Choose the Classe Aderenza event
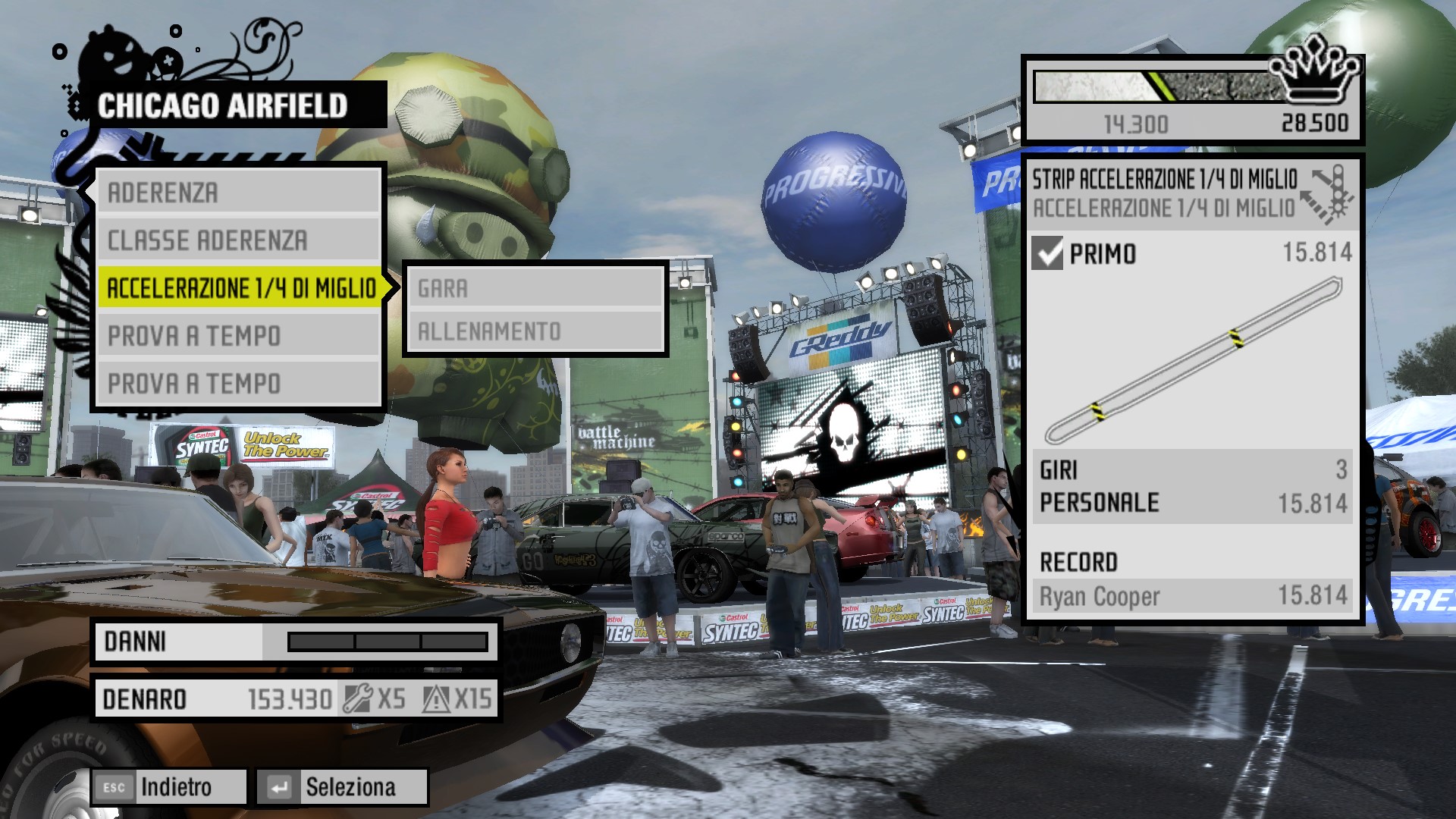This screenshot has height=819, width=1456. [x=238, y=240]
